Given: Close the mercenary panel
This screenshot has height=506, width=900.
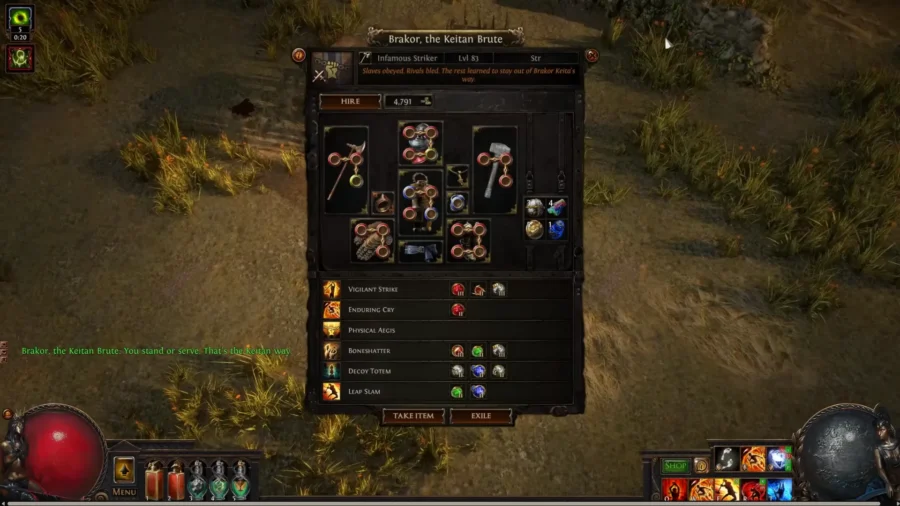Looking at the screenshot, I should click(x=591, y=56).
